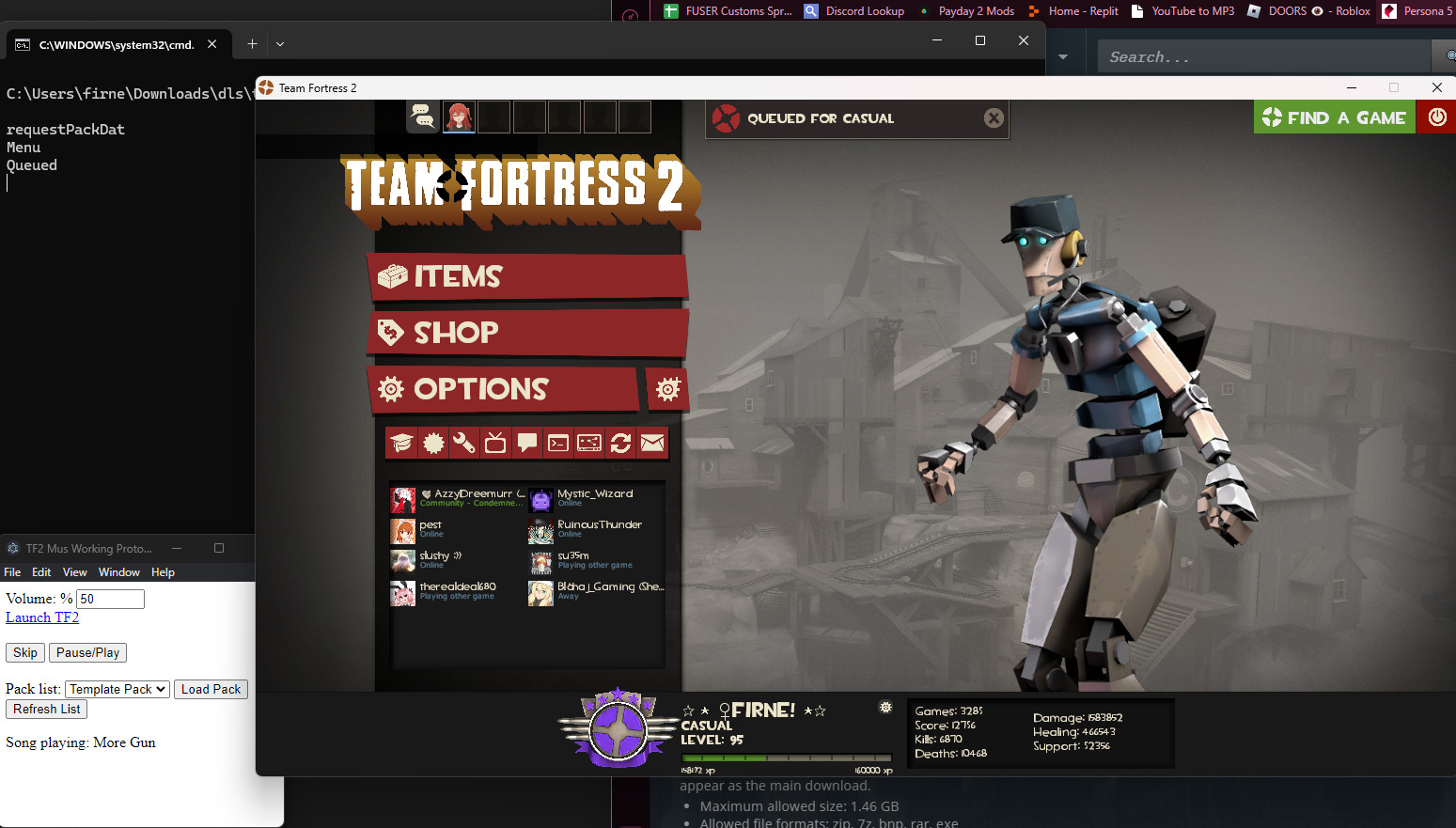
Task: Open the envelope notifications icon
Action: pos(652,443)
